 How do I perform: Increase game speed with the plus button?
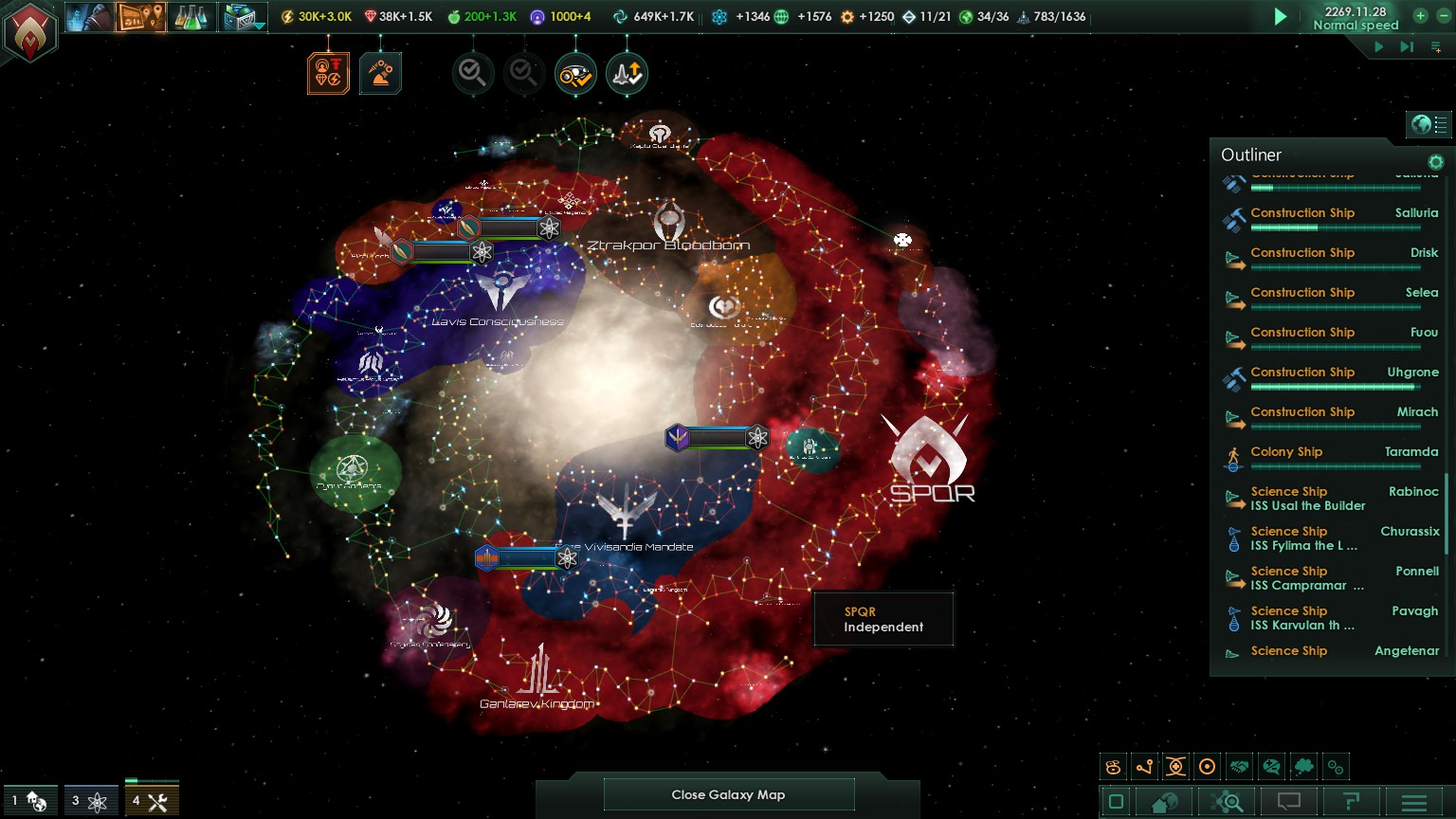[x=1420, y=16]
